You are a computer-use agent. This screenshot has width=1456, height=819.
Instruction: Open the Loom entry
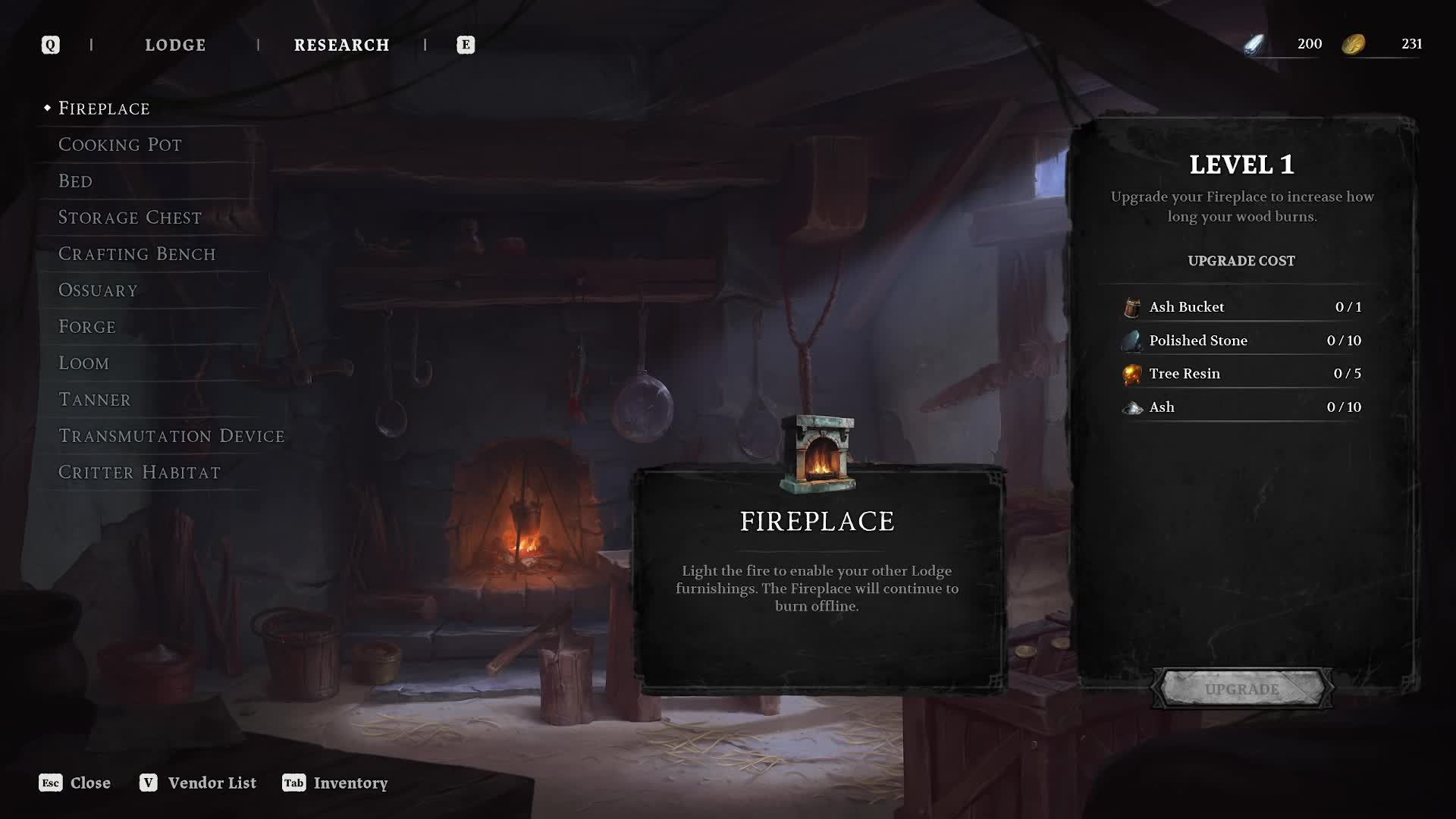pyautogui.click(x=83, y=363)
